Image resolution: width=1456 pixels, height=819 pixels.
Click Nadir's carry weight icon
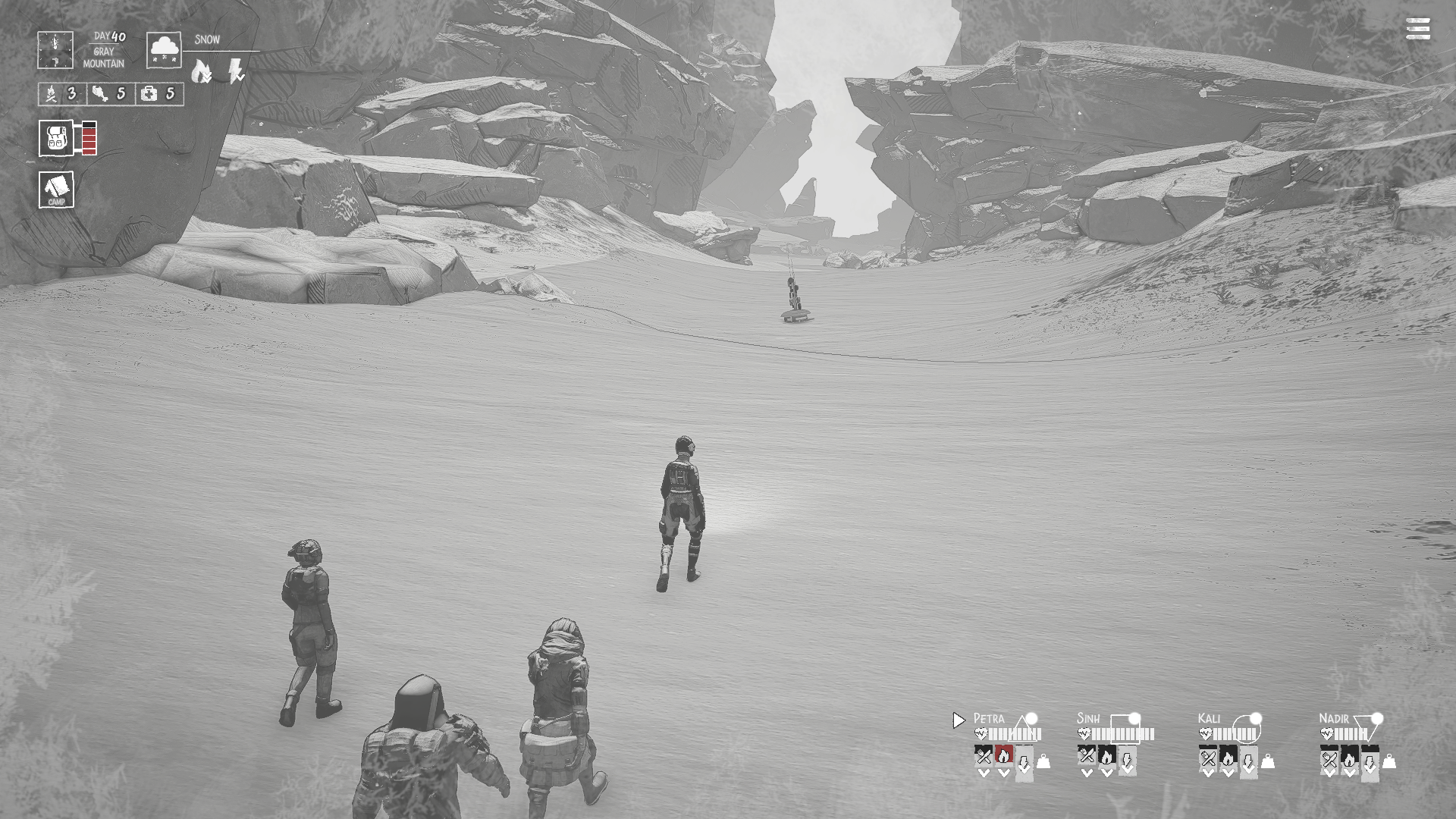(1389, 761)
